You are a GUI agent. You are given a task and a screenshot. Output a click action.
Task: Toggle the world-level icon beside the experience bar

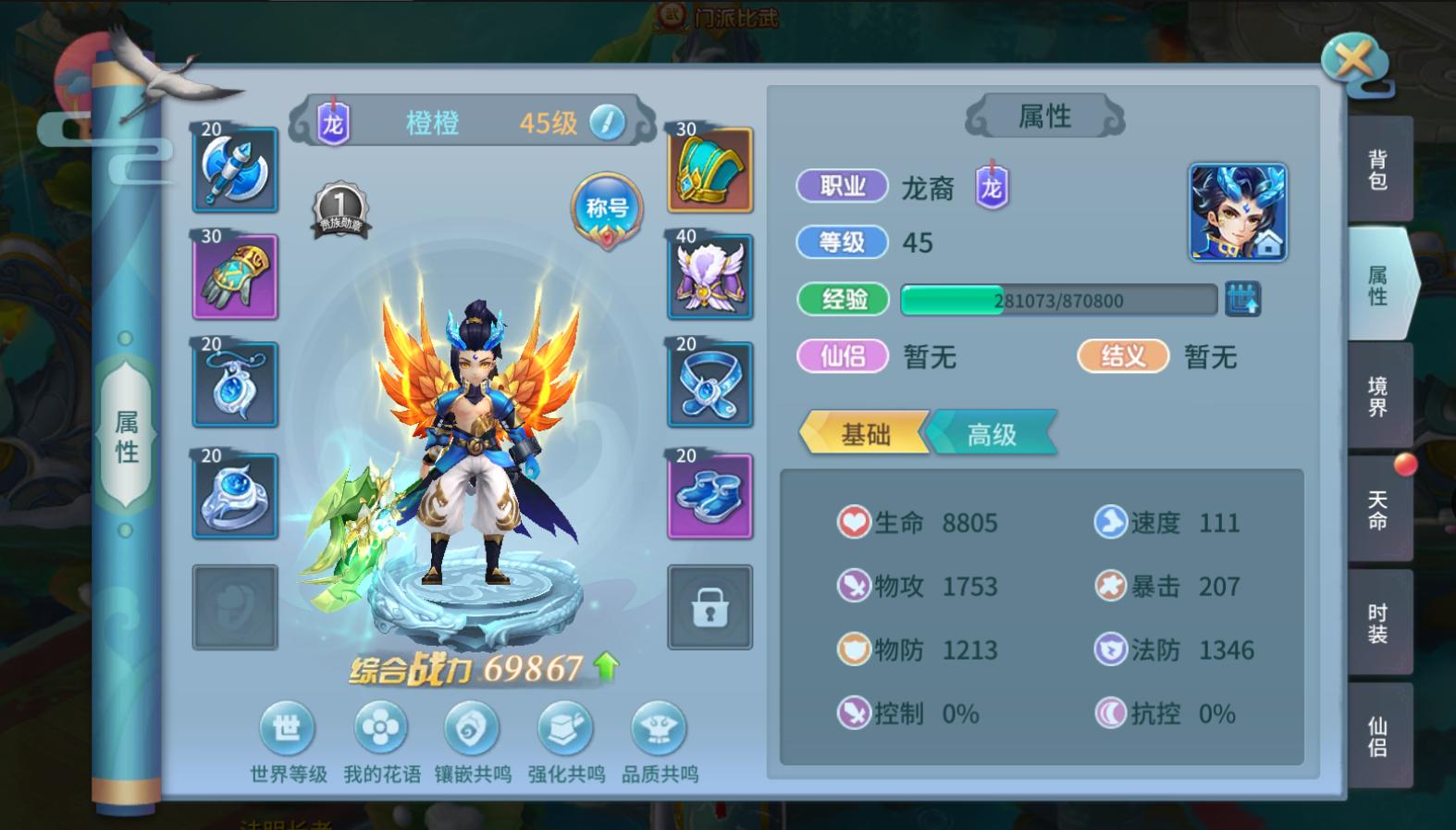point(1246,300)
